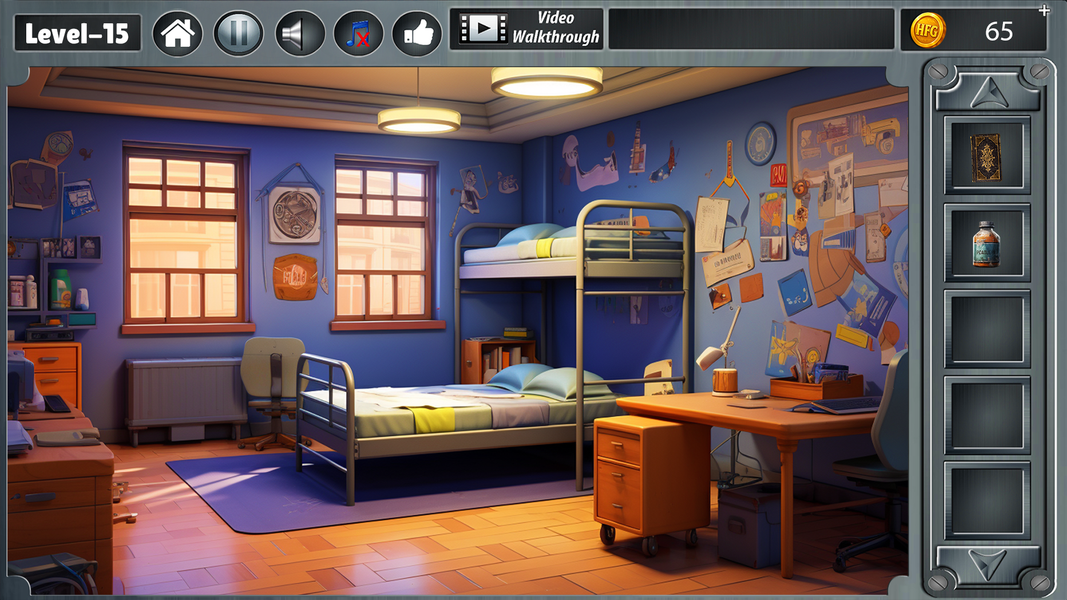Click the thumbs-up like button
The width and height of the screenshot is (1067, 600).
[417, 33]
